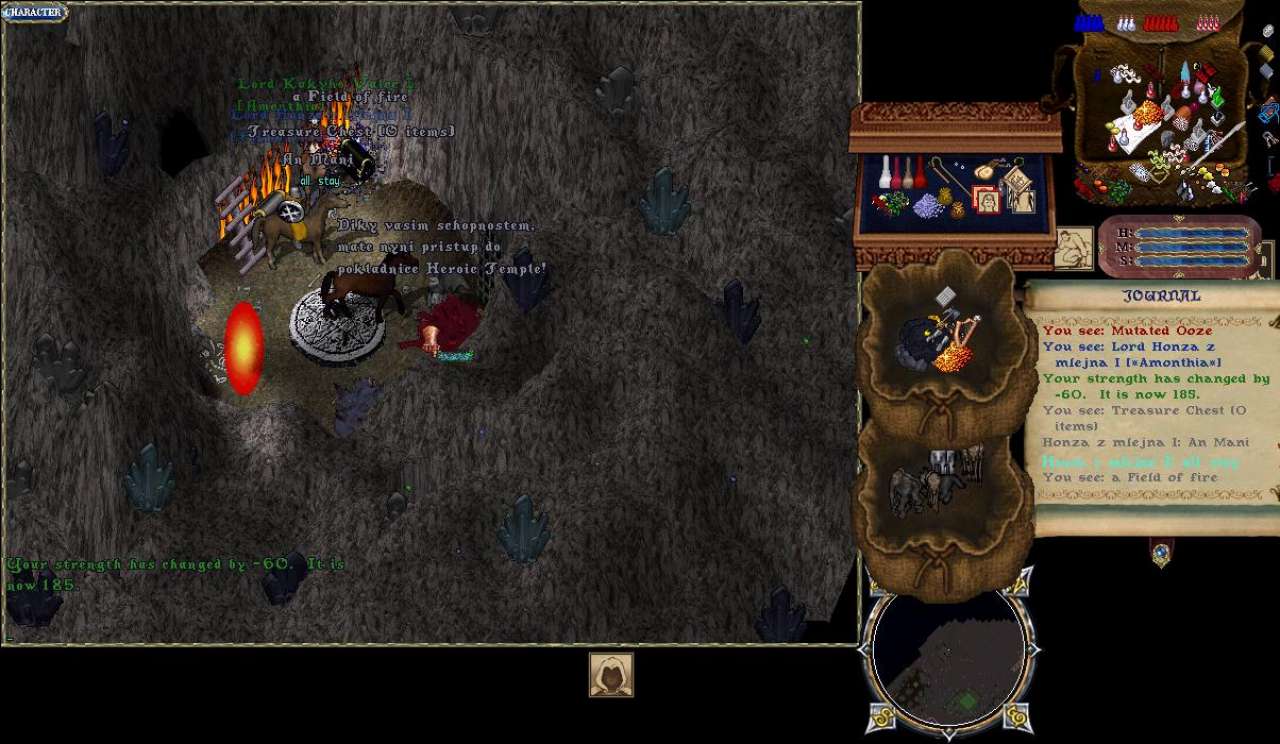Click the kneeling figure sketch icon

click(x=1073, y=248)
